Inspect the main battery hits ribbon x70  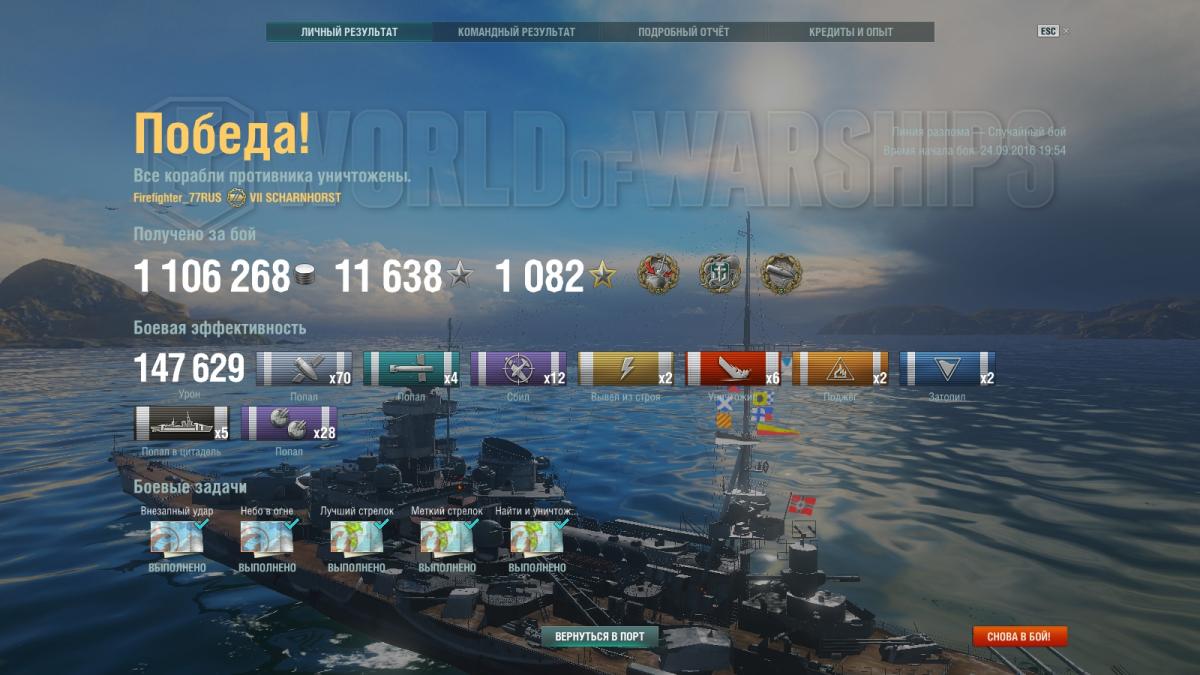point(304,369)
